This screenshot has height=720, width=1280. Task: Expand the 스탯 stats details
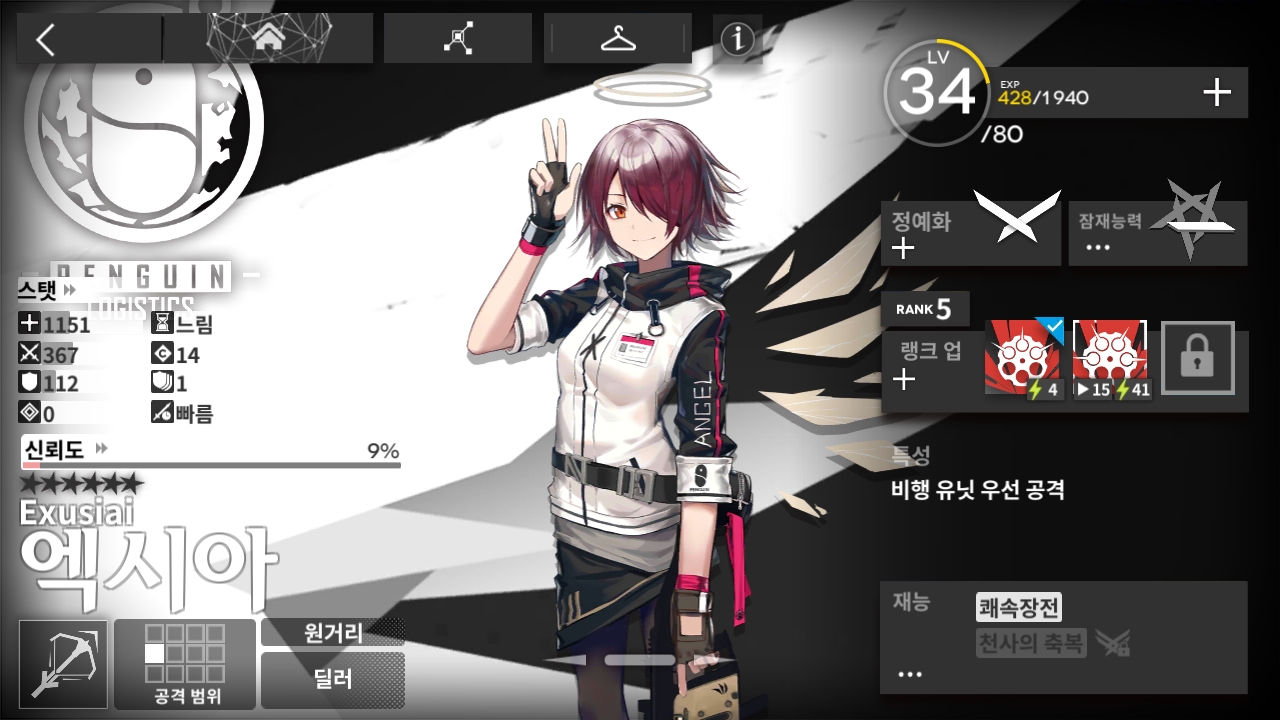tap(47, 289)
